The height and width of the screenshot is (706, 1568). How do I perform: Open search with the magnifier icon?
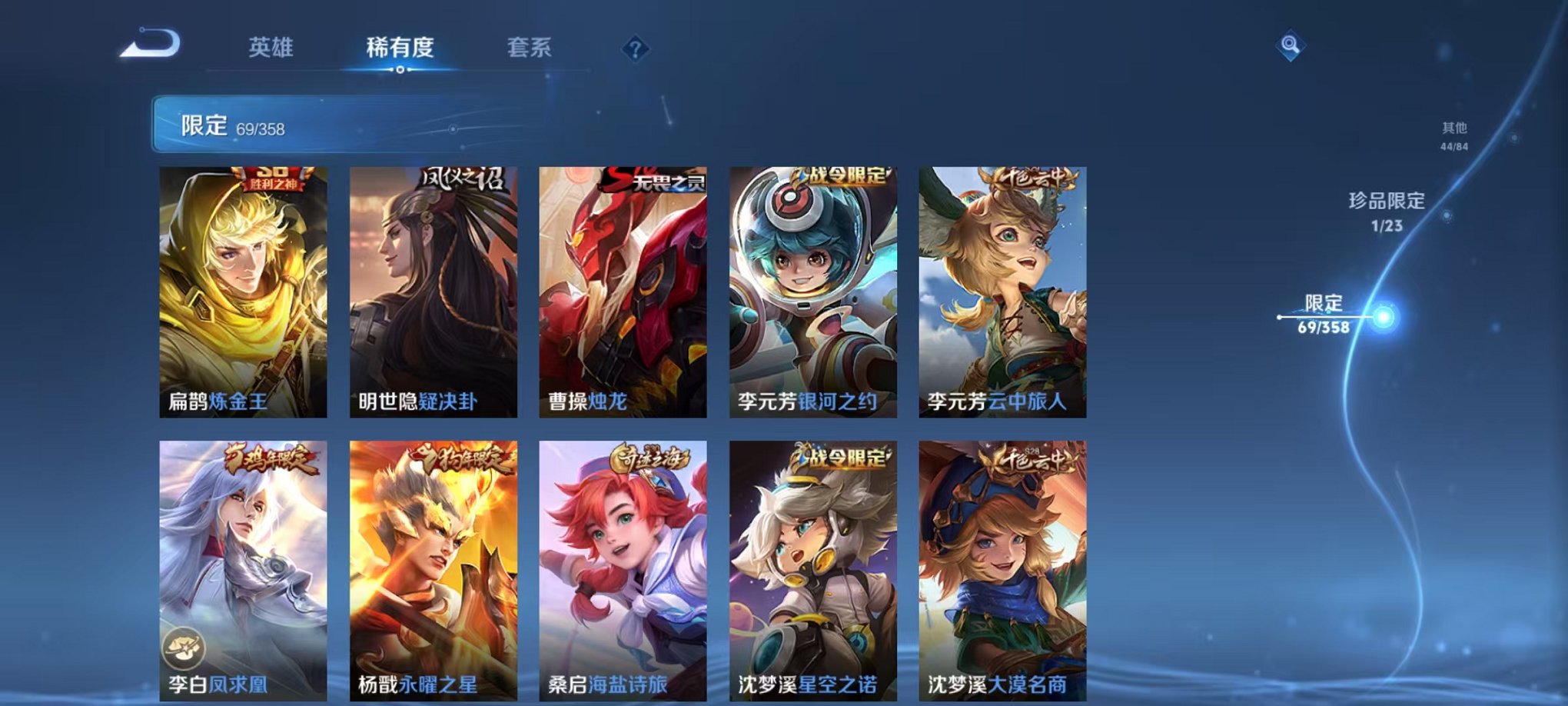coord(1291,47)
